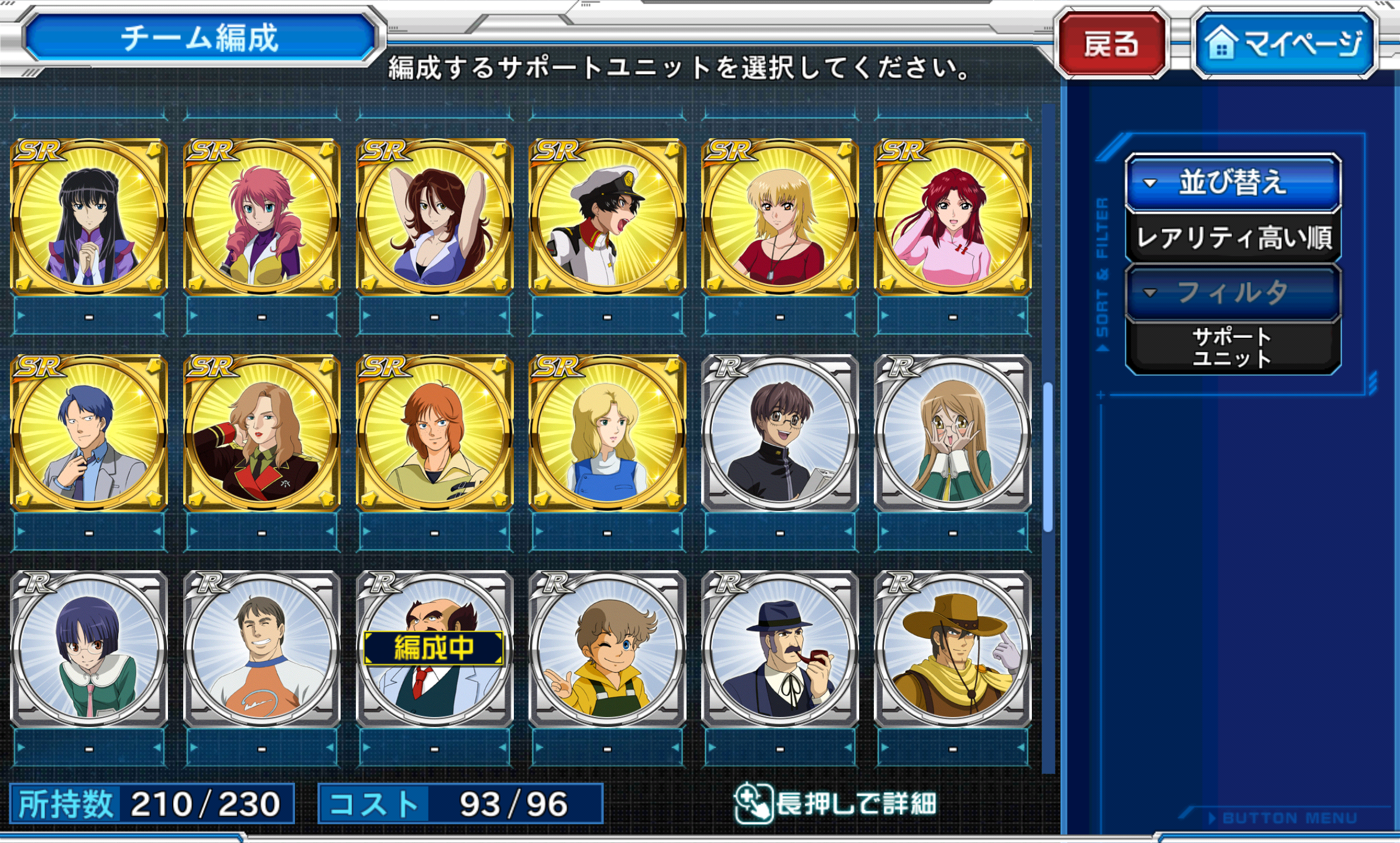The image size is (1400, 843).
Task: Pick the SR blonde woman in red top
Action: (x=780, y=217)
